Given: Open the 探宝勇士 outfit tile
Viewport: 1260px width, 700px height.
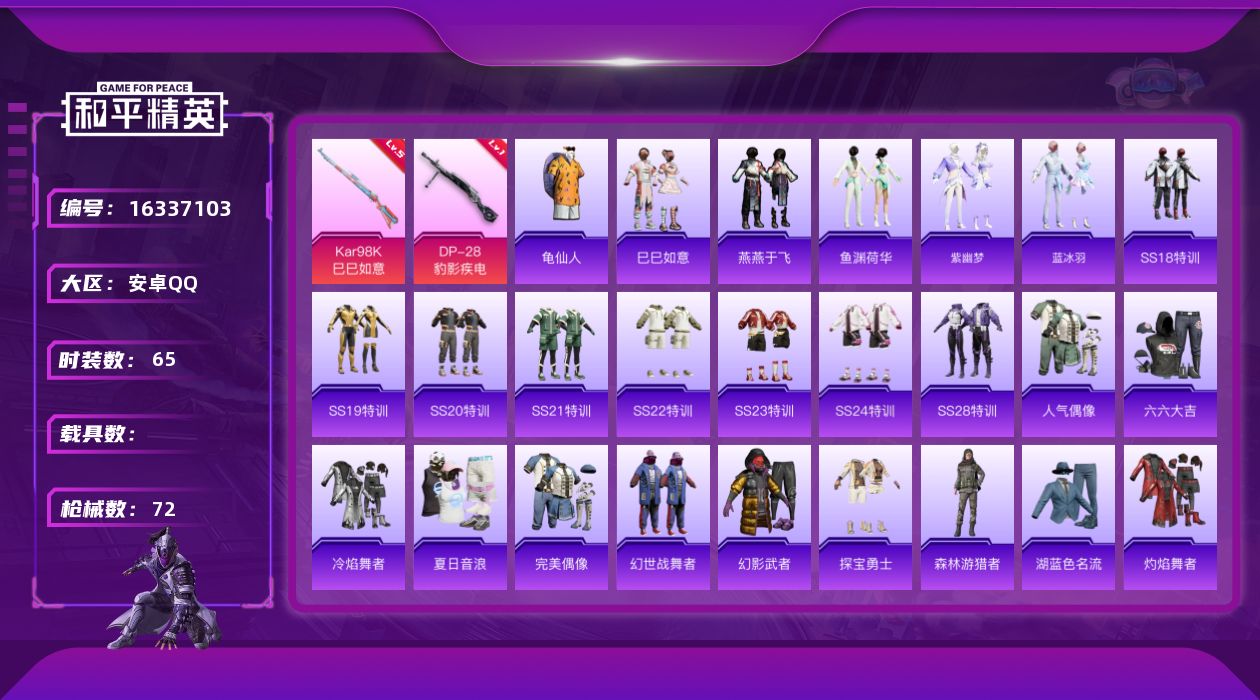Looking at the screenshot, I should 865,517.
